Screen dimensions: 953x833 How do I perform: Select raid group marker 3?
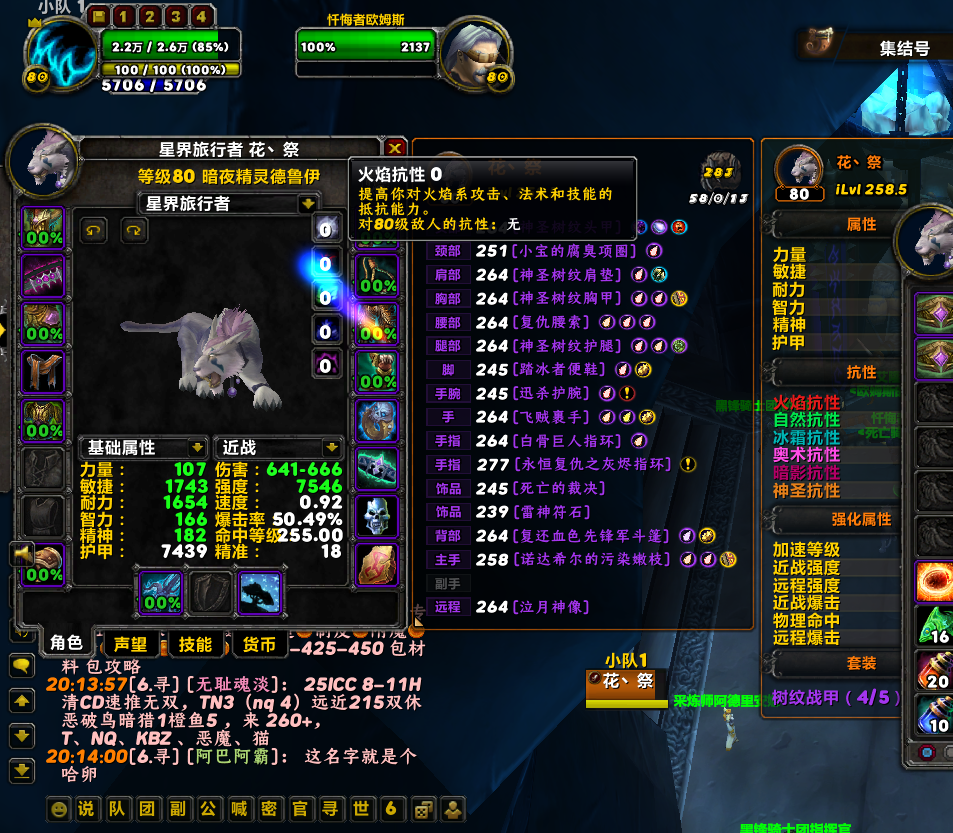(175, 17)
